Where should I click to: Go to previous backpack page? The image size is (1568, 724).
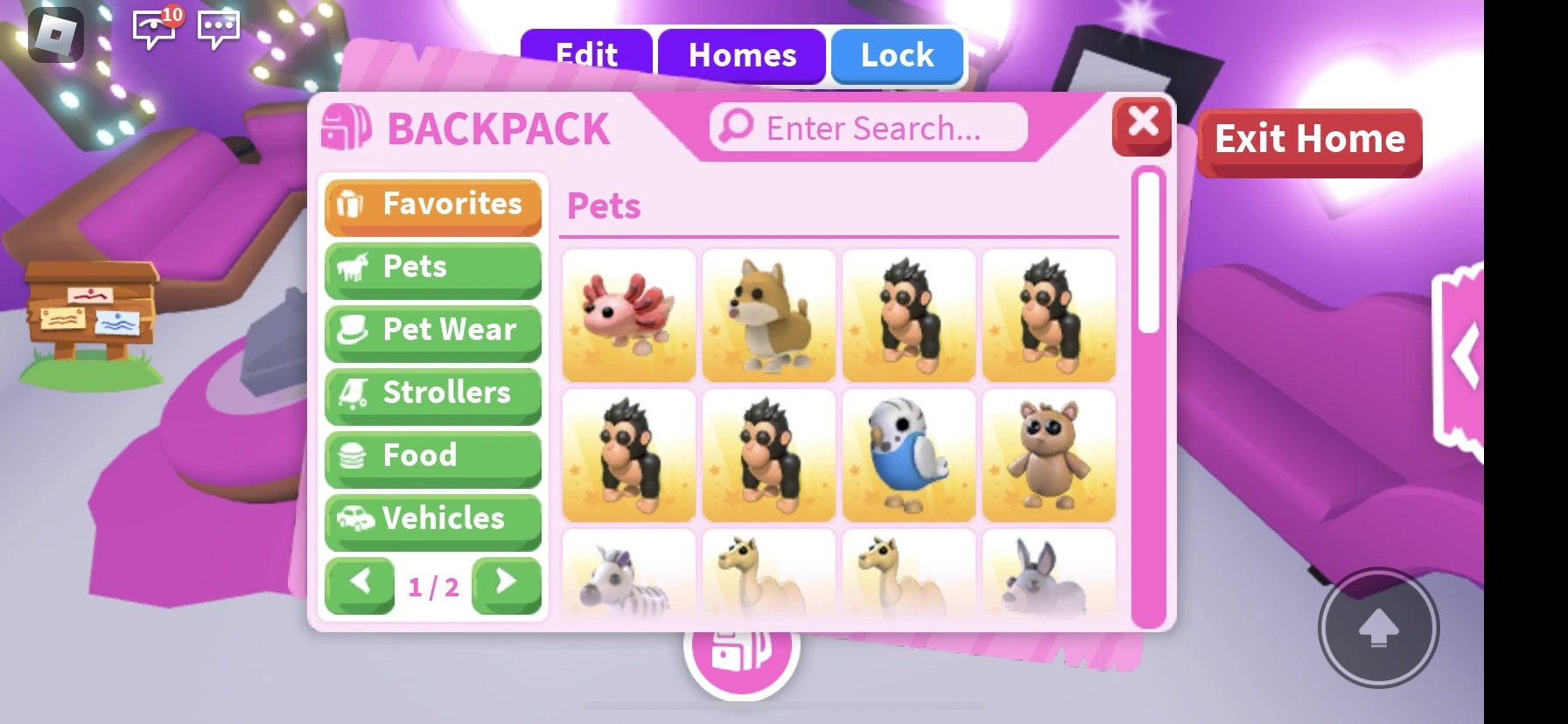(360, 586)
